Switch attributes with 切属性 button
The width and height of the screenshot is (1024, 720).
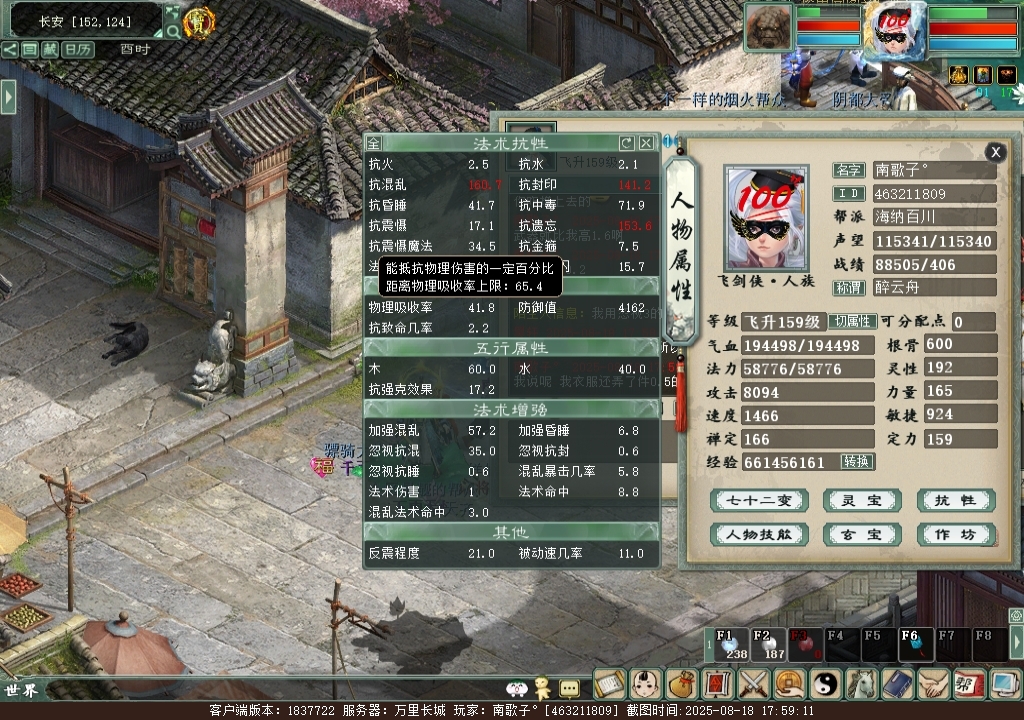click(851, 322)
